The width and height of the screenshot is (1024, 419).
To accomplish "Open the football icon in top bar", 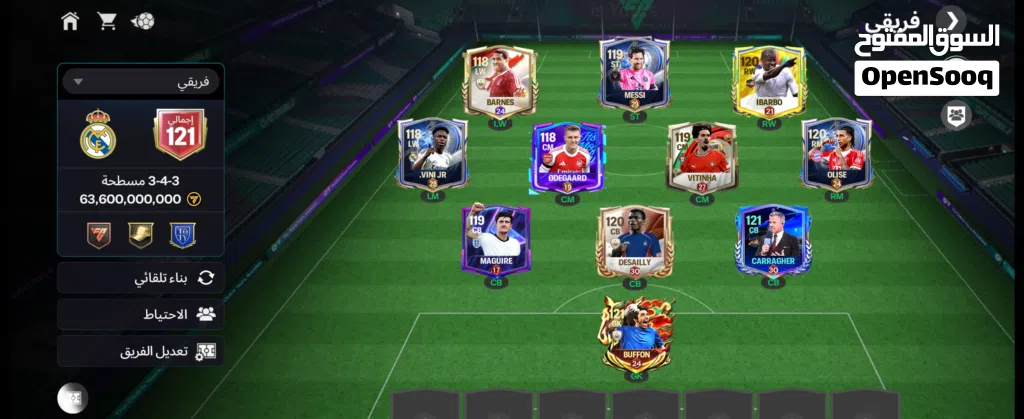I will [143, 21].
